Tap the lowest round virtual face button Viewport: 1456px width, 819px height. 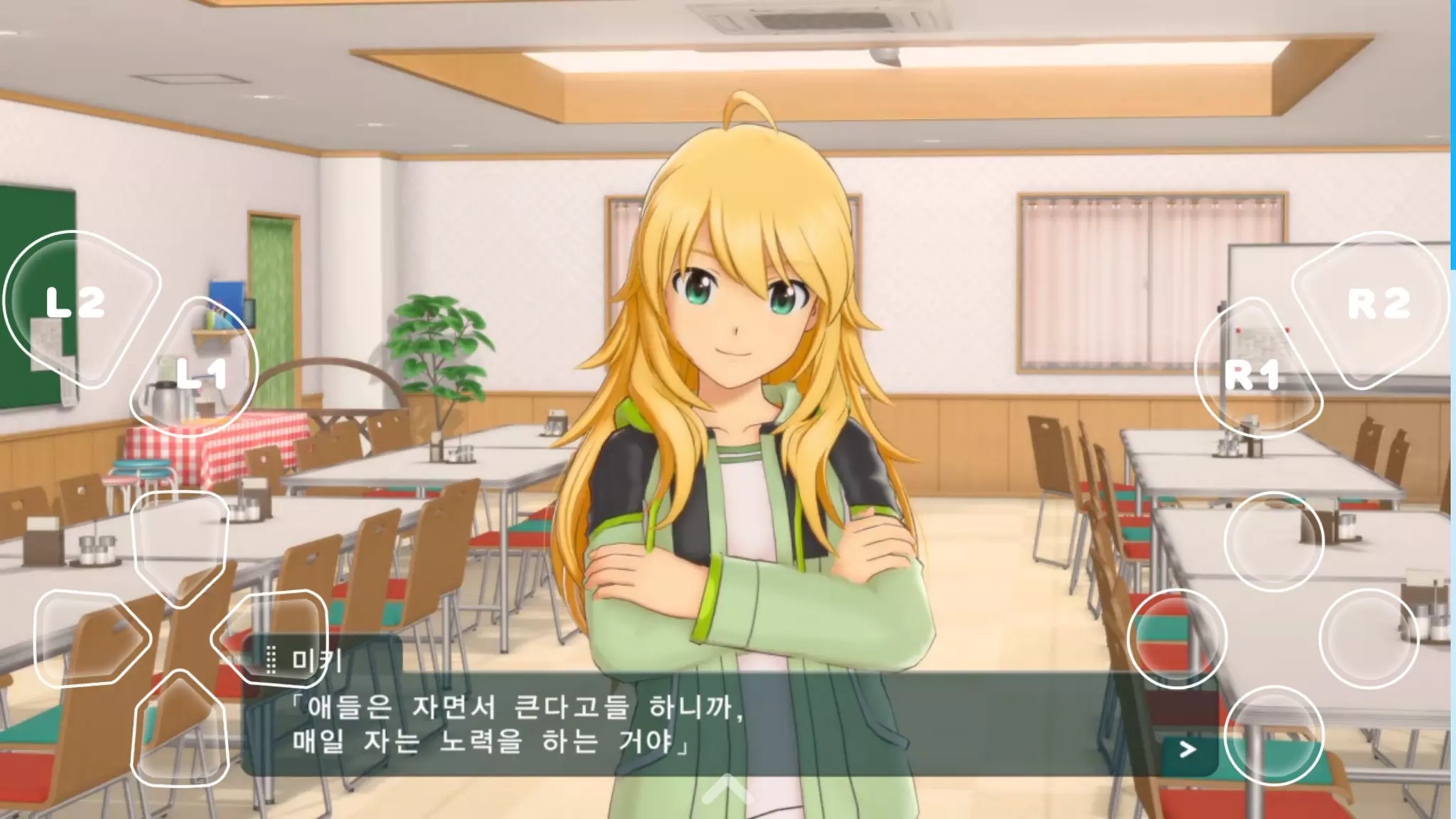pos(1273,735)
